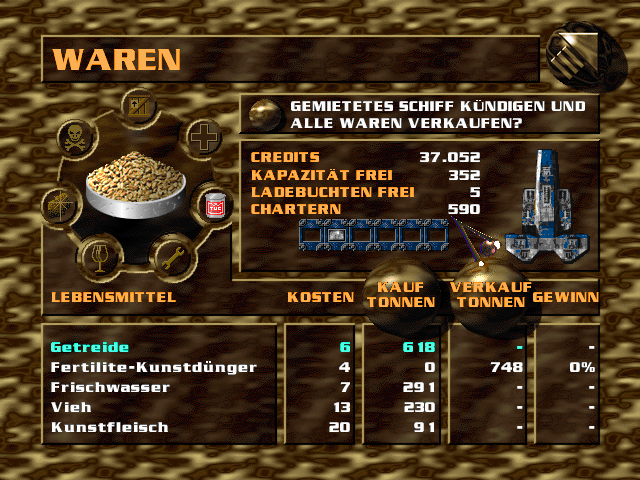The height and width of the screenshot is (480, 640).
Task: Choose Frischwasser from the goods list
Action: (x=110, y=387)
